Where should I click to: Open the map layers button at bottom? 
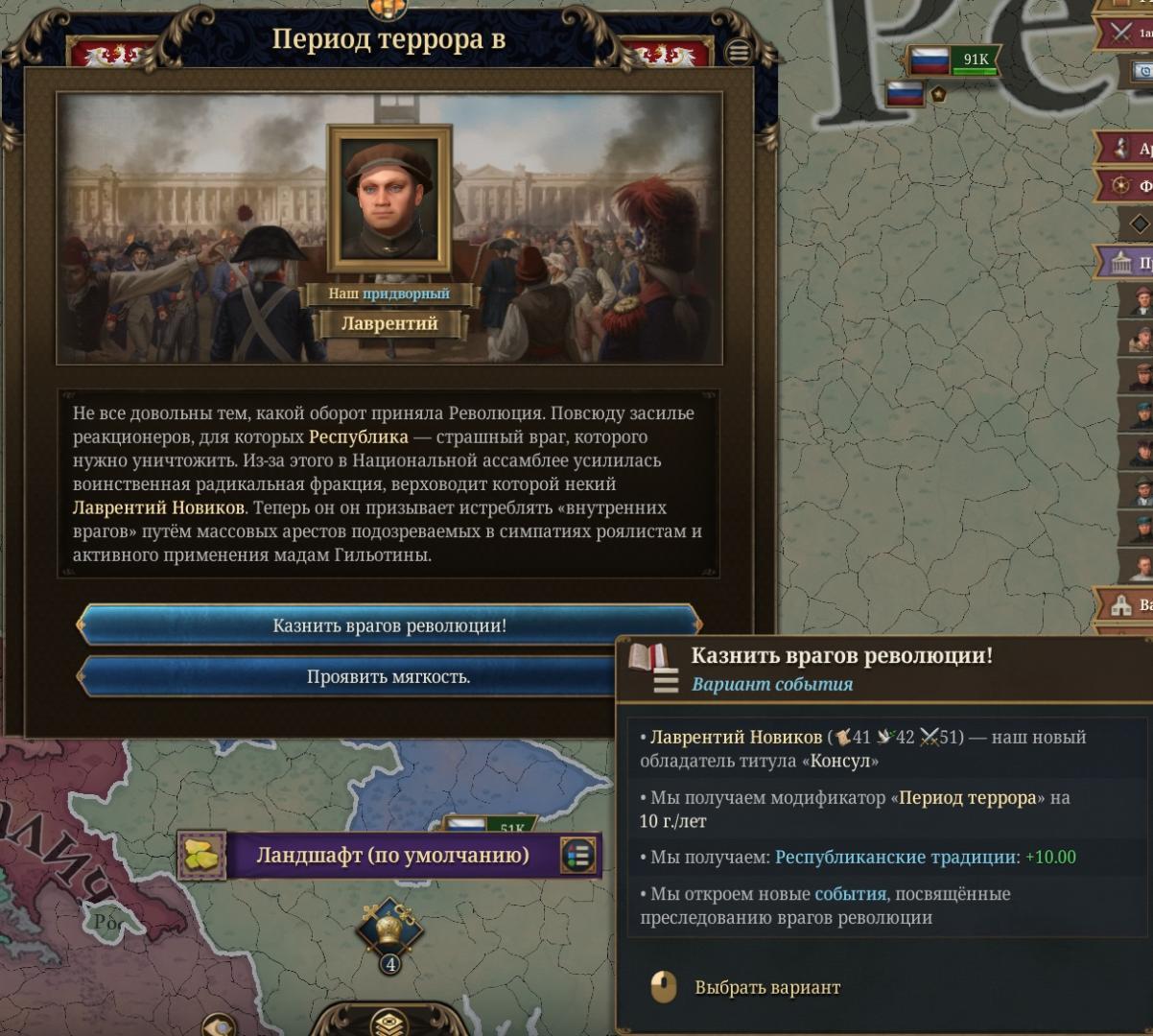(x=389, y=1023)
